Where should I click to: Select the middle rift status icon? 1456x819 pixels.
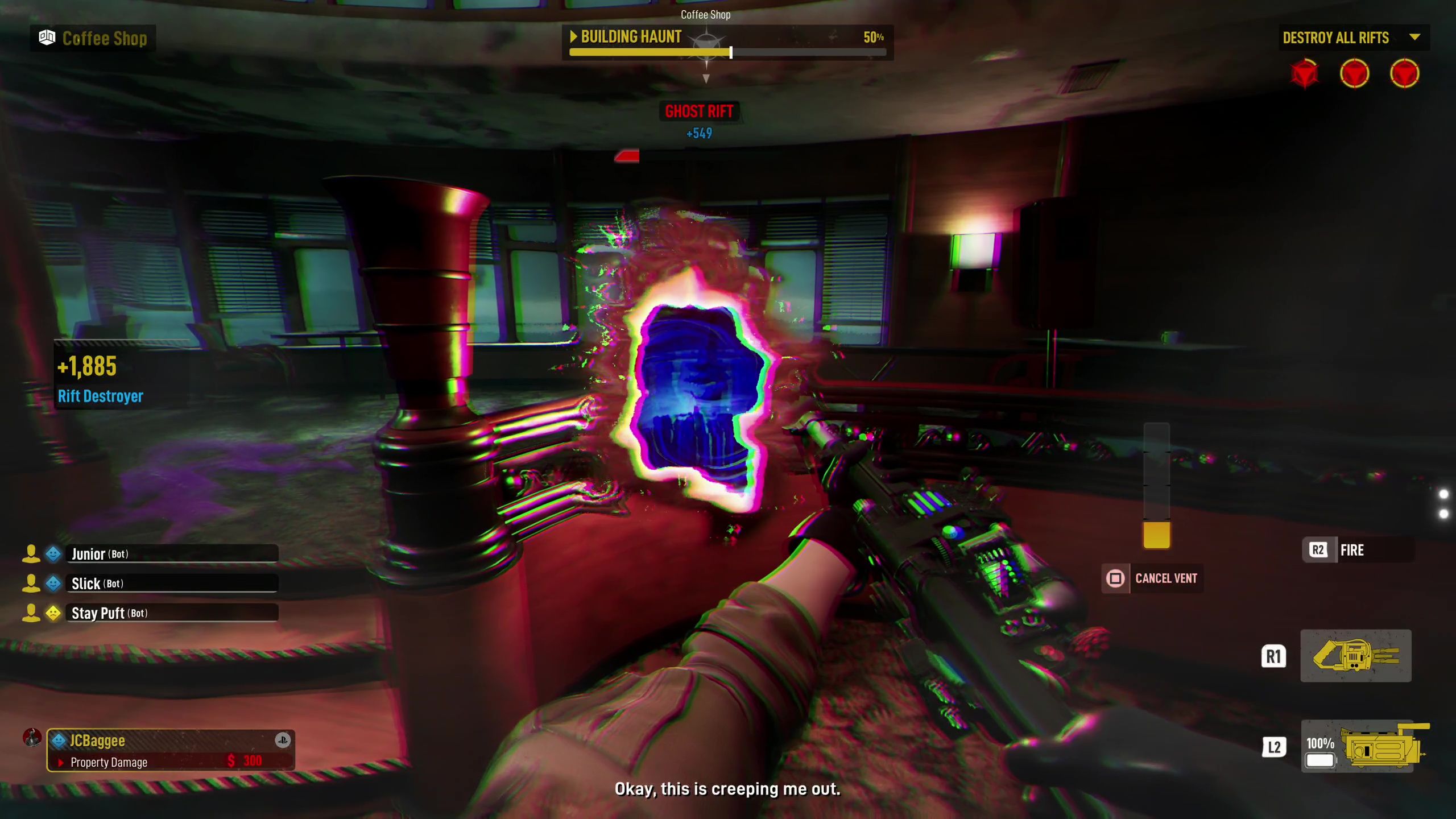pos(1355,73)
